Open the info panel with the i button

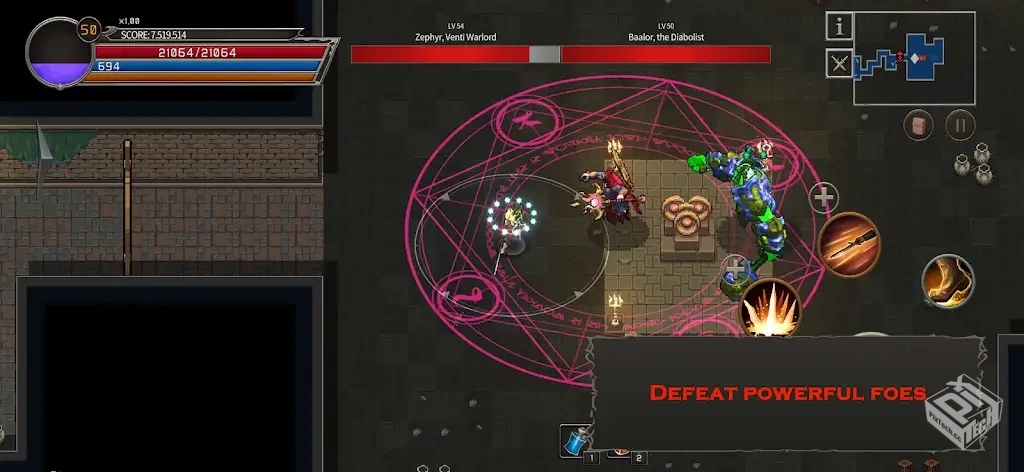click(839, 26)
